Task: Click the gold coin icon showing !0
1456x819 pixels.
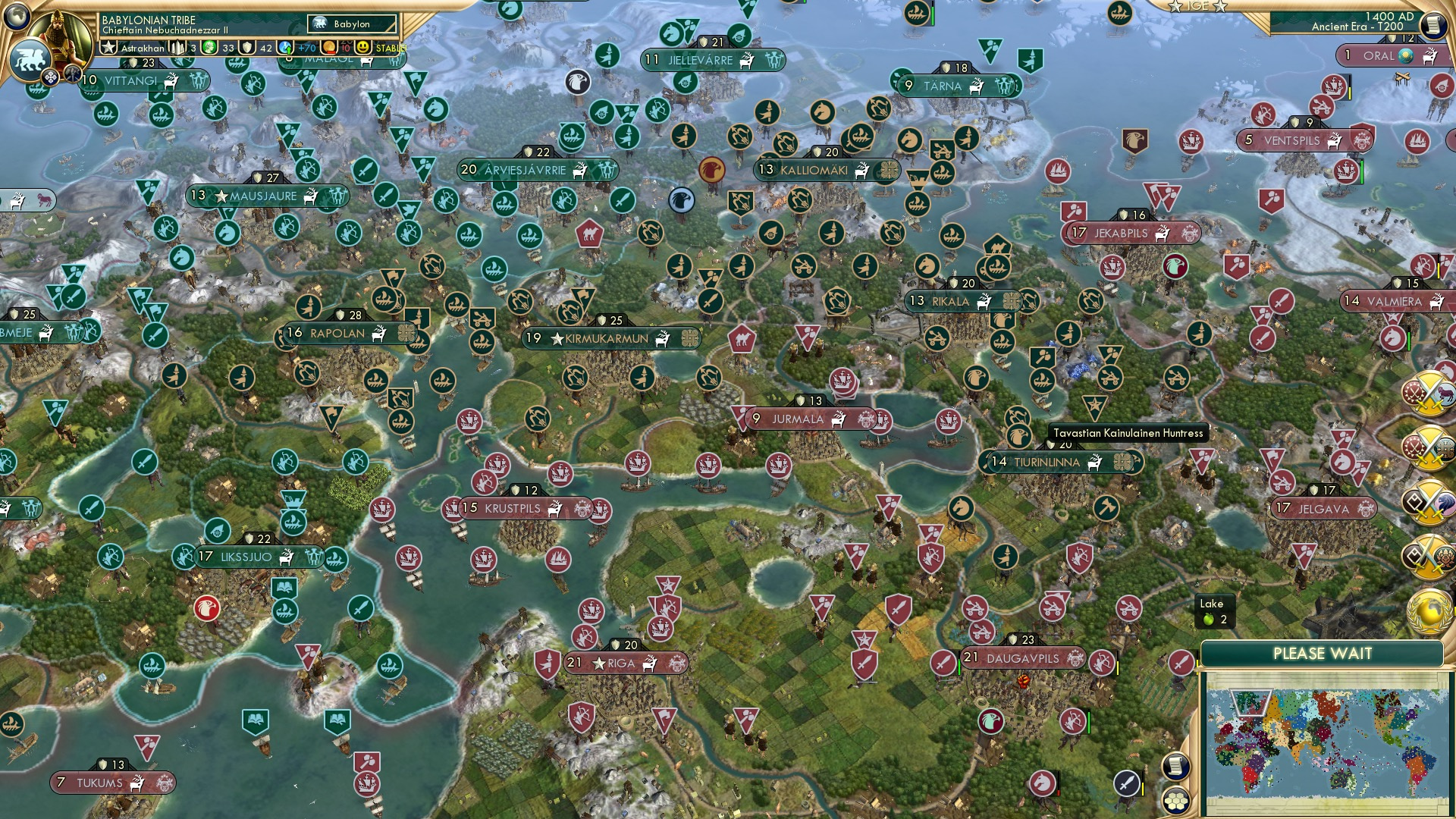Action: tap(329, 48)
